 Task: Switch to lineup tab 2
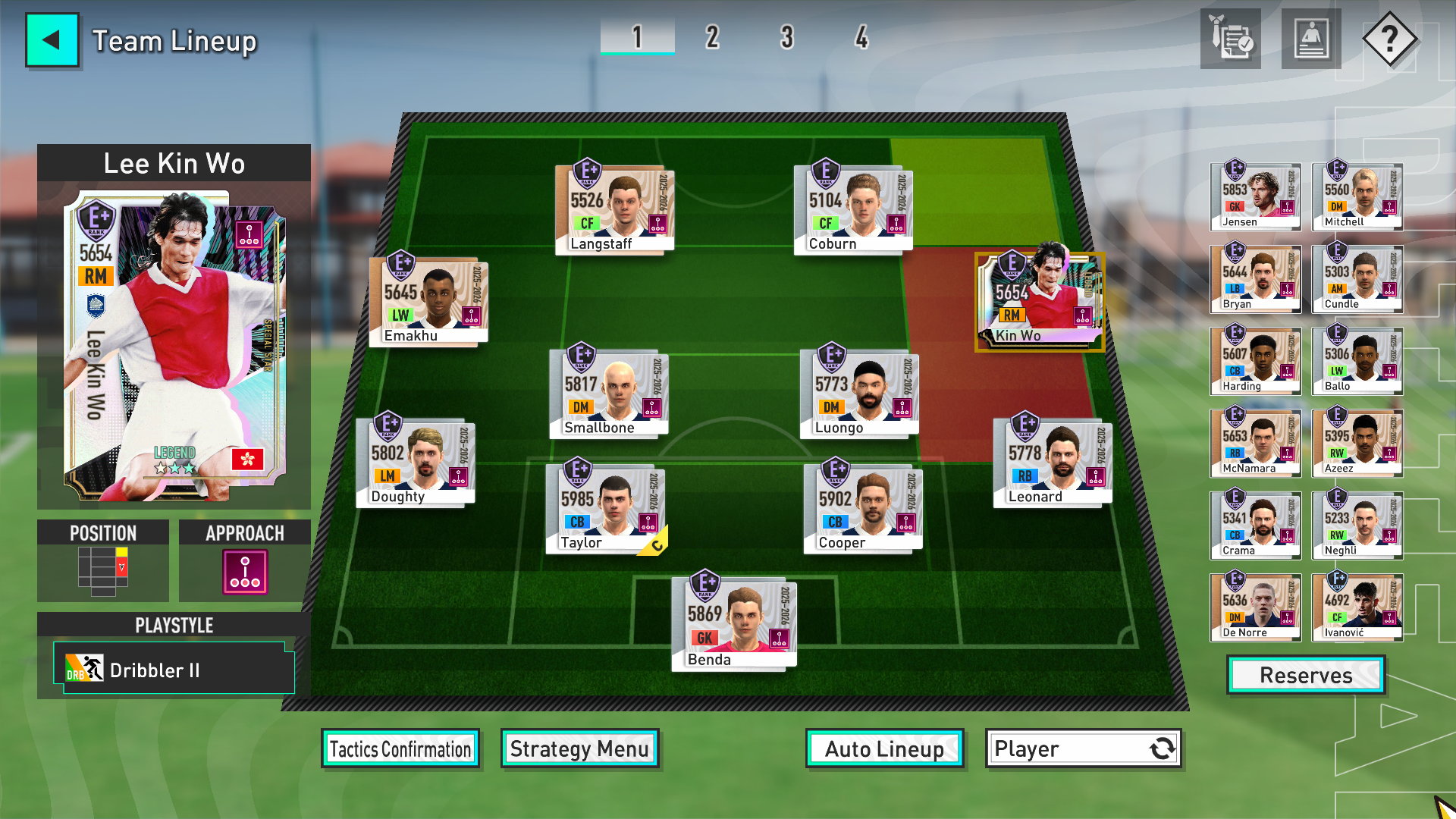coord(711,37)
